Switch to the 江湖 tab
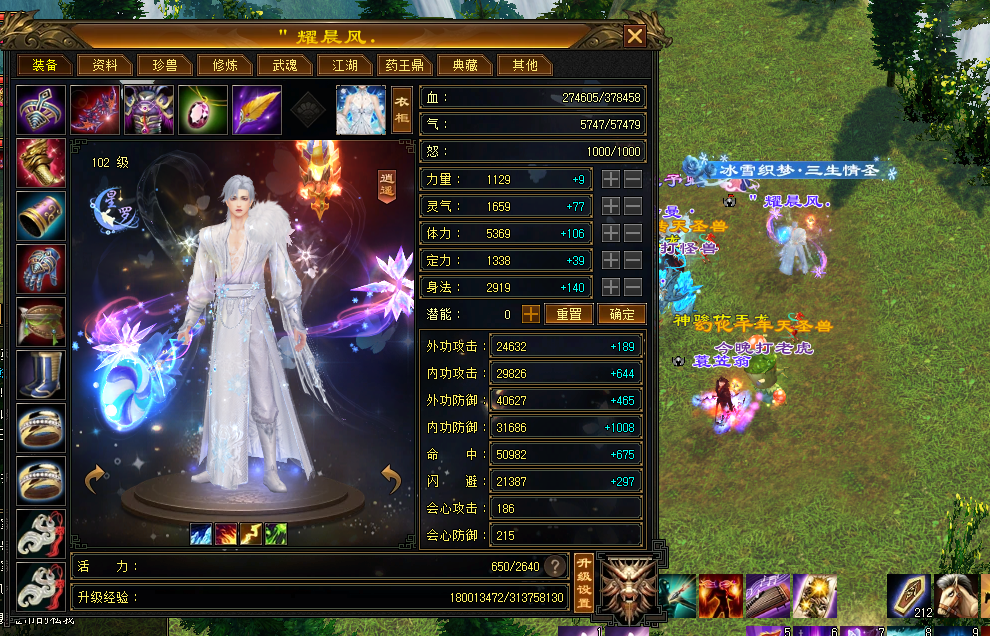Screen dimensions: 990x636 [345, 65]
